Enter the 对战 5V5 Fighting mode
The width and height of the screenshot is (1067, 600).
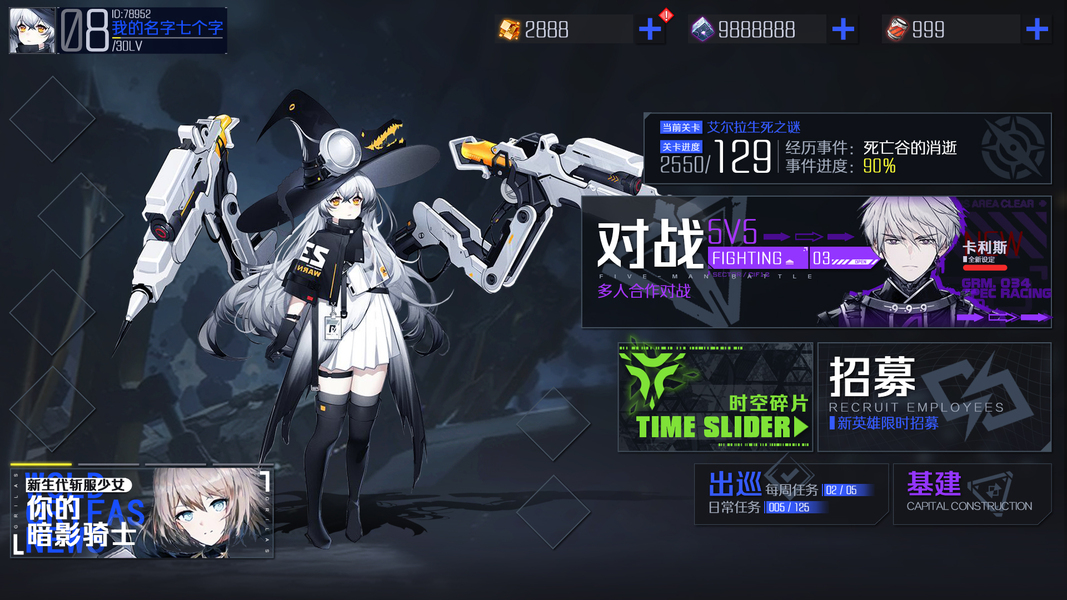coord(815,262)
